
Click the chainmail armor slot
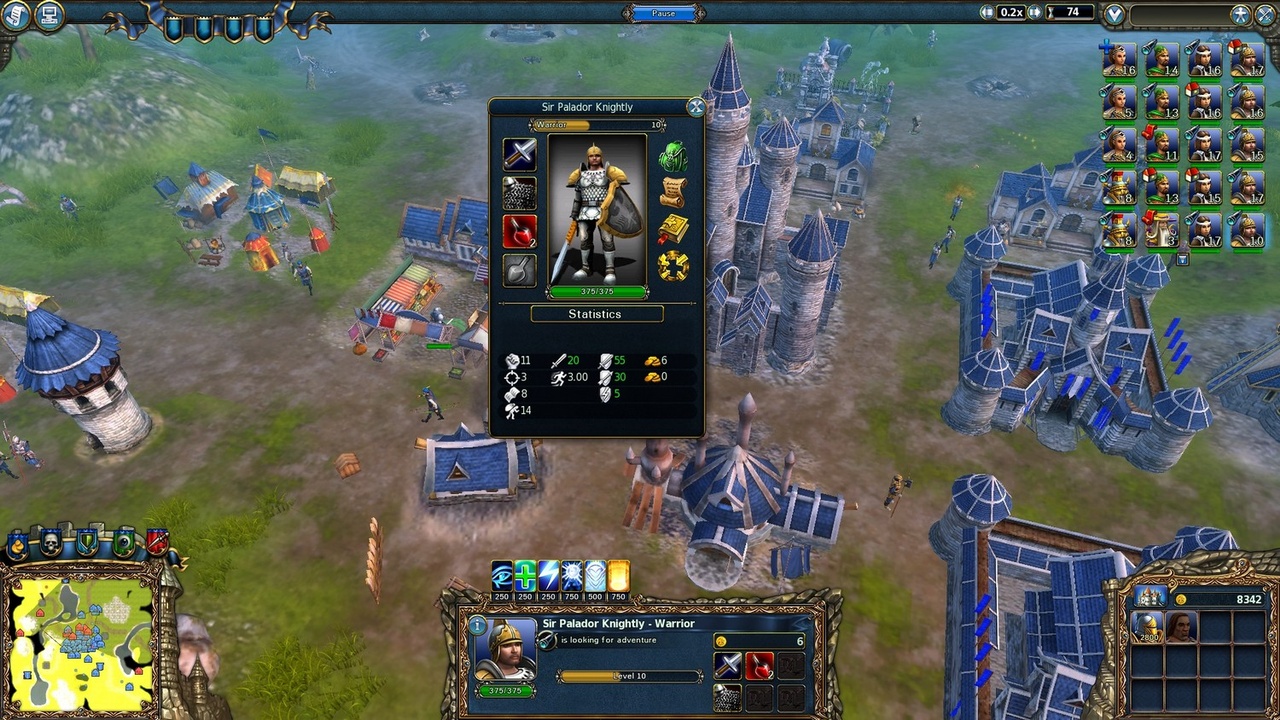coord(519,192)
